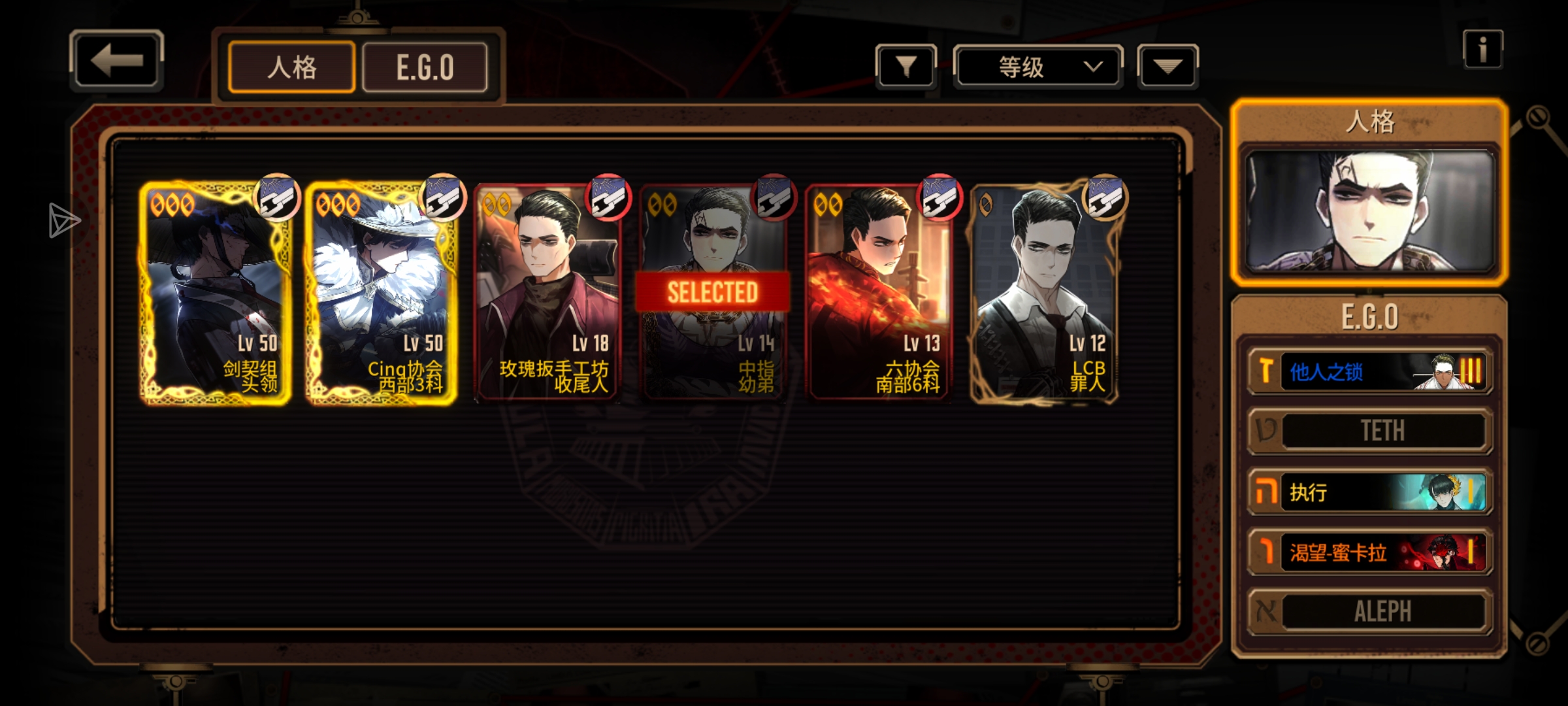Switch to the E.G.O tab
The height and width of the screenshot is (706, 1568).
[425, 67]
